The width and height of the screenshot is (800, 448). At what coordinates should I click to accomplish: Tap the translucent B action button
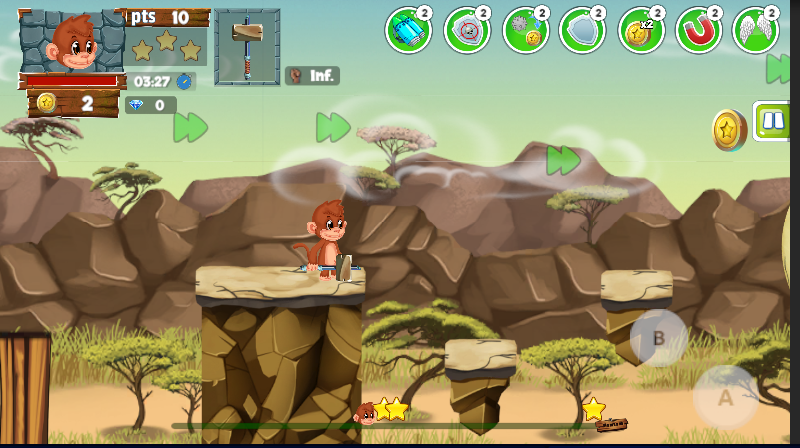tap(658, 338)
